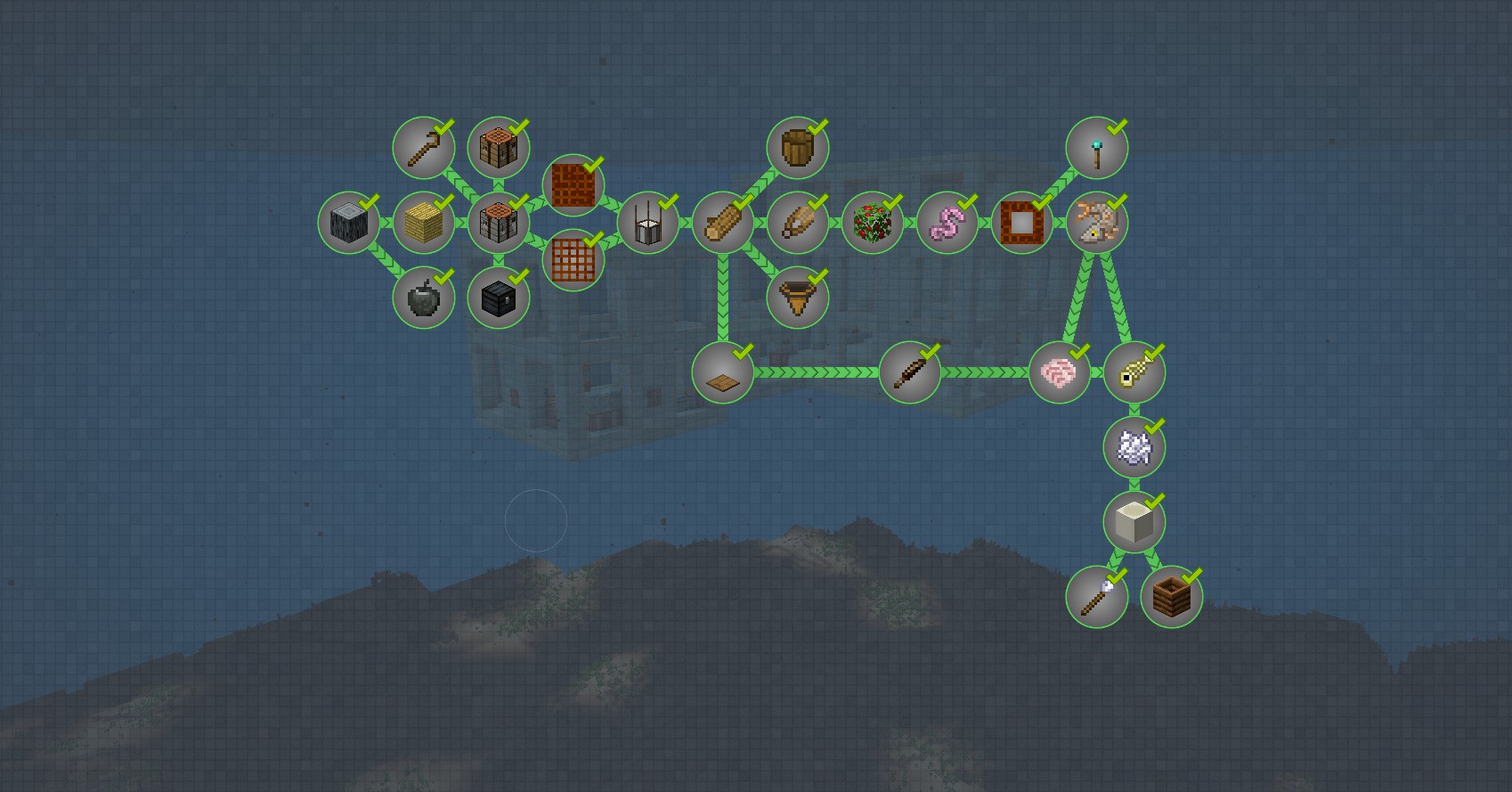The image size is (1512, 792).
Task: Select the wooden barrel quest node
Action: [x=798, y=148]
